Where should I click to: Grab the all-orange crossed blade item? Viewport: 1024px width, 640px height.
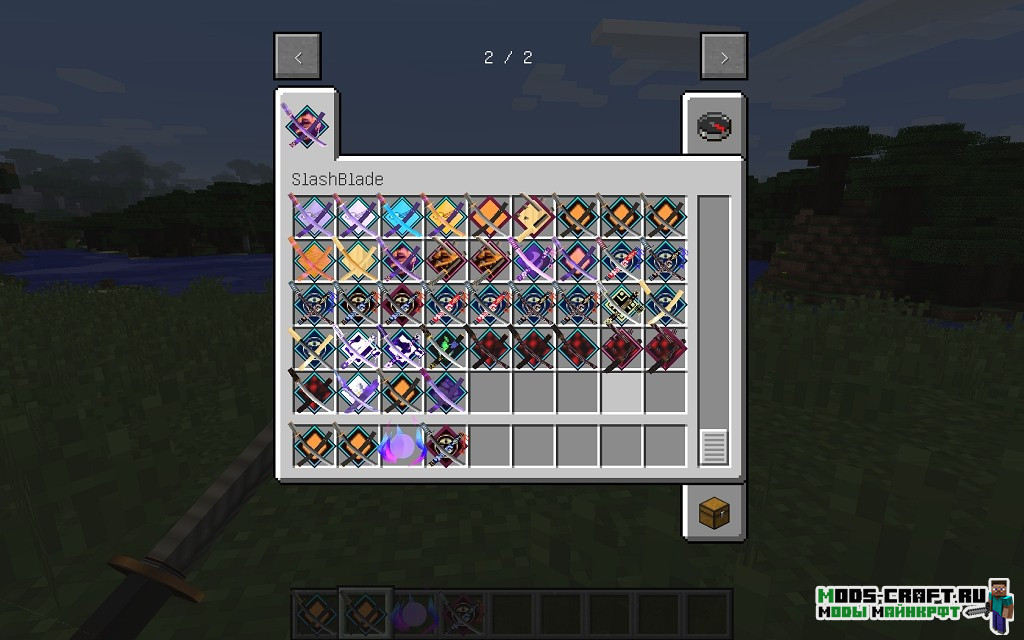coord(313,260)
